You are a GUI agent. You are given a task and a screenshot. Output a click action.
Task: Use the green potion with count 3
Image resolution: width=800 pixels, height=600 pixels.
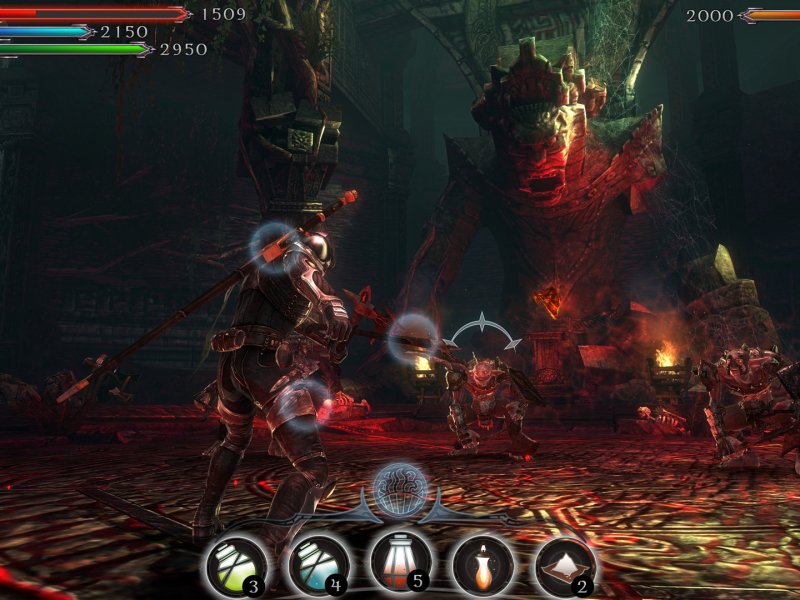point(235,566)
